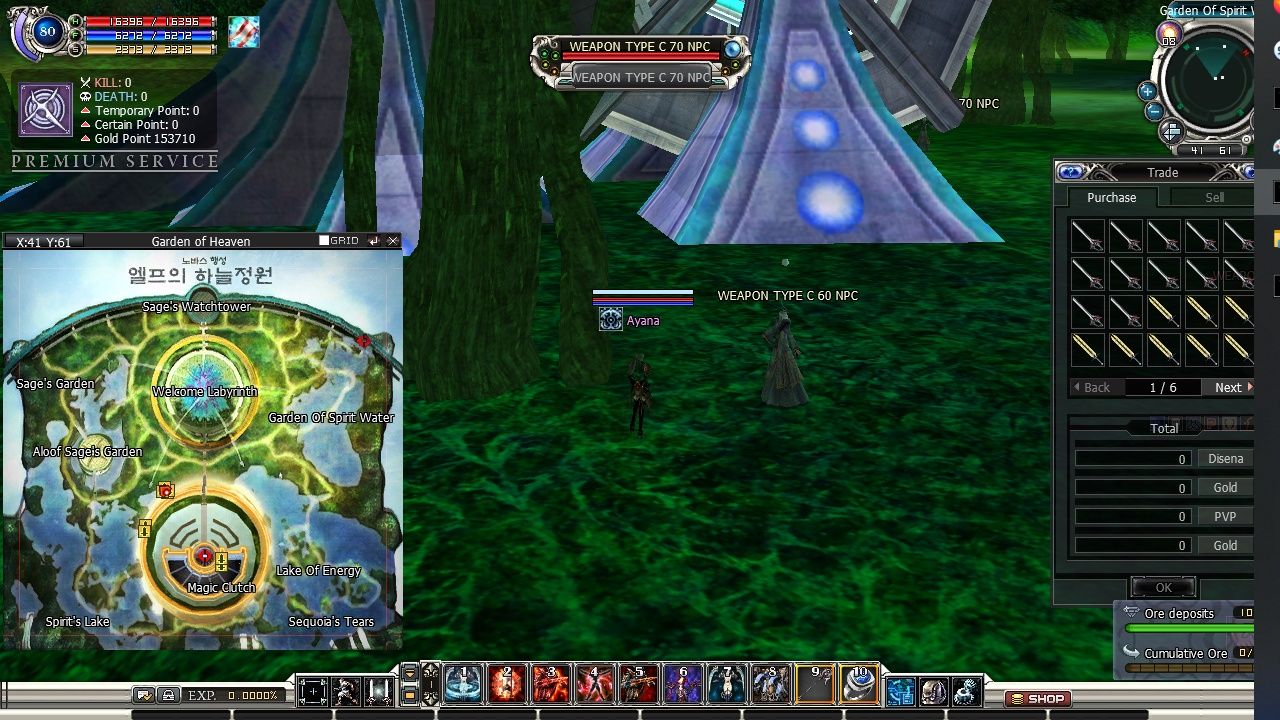1280x720 pixels.
Task: Click the Ore deposits diamond icon
Action: (x=1132, y=613)
